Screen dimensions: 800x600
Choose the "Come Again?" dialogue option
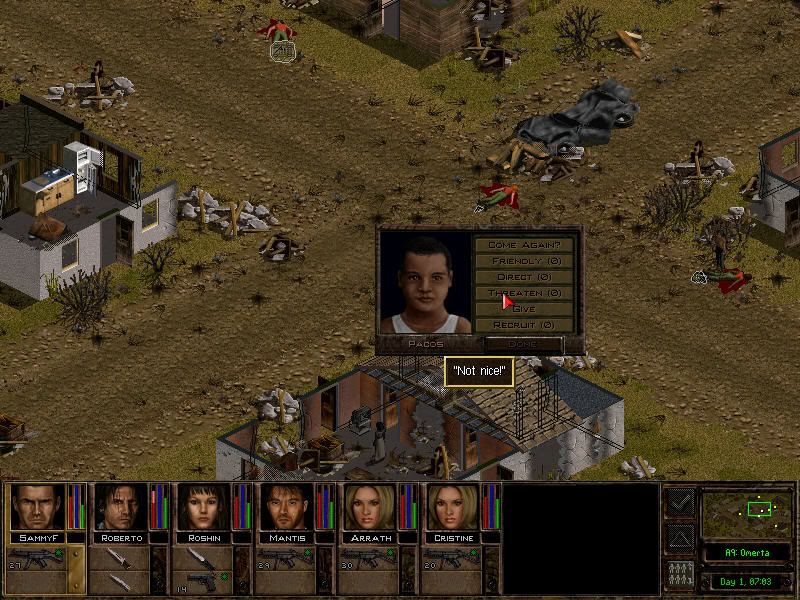524,245
